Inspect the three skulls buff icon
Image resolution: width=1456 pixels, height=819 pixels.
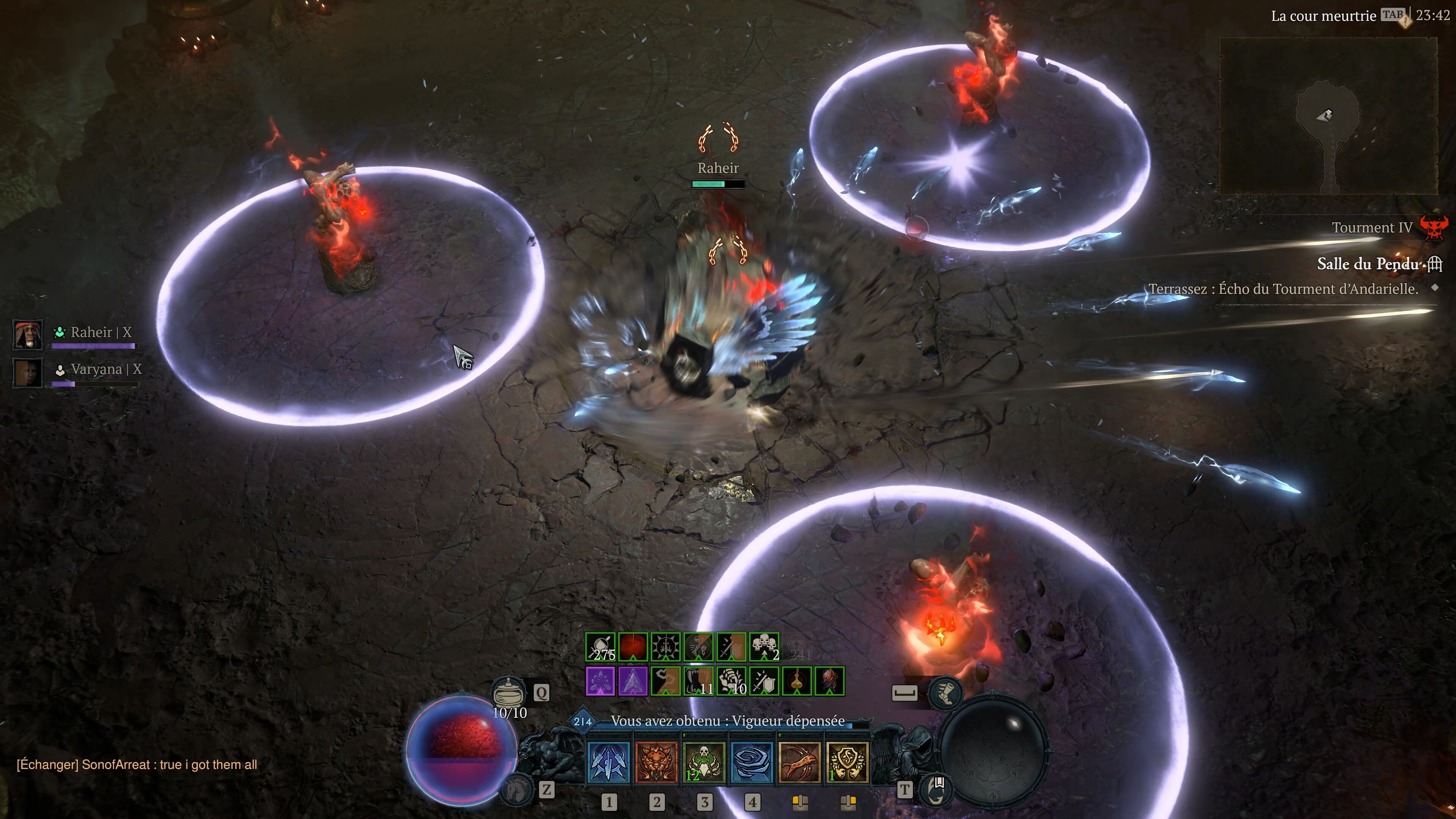(764, 646)
